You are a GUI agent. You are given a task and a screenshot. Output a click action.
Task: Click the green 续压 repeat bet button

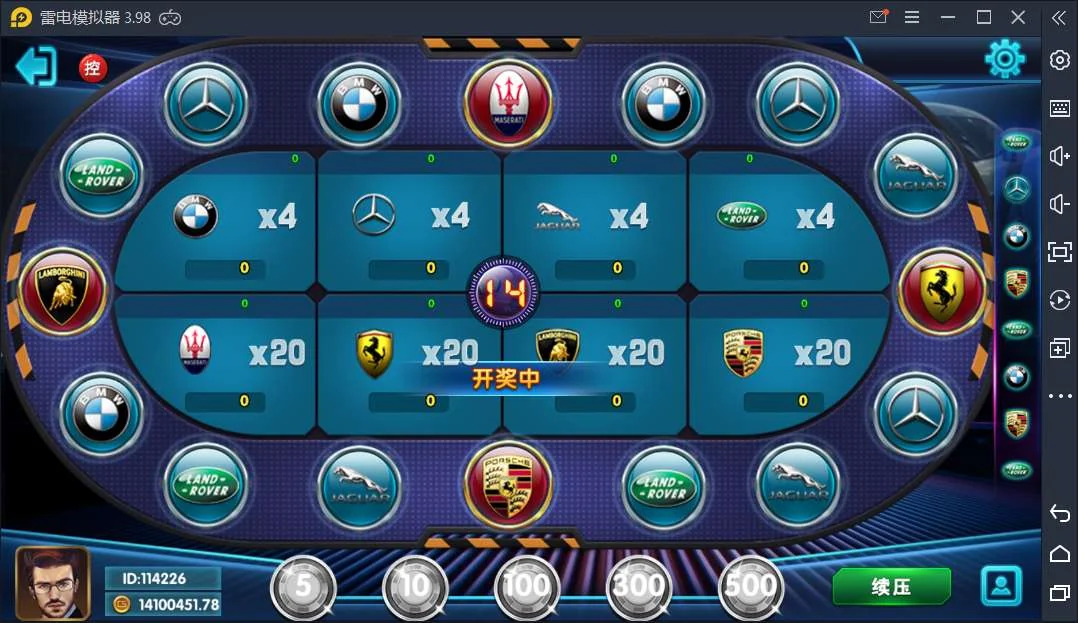tap(891, 587)
